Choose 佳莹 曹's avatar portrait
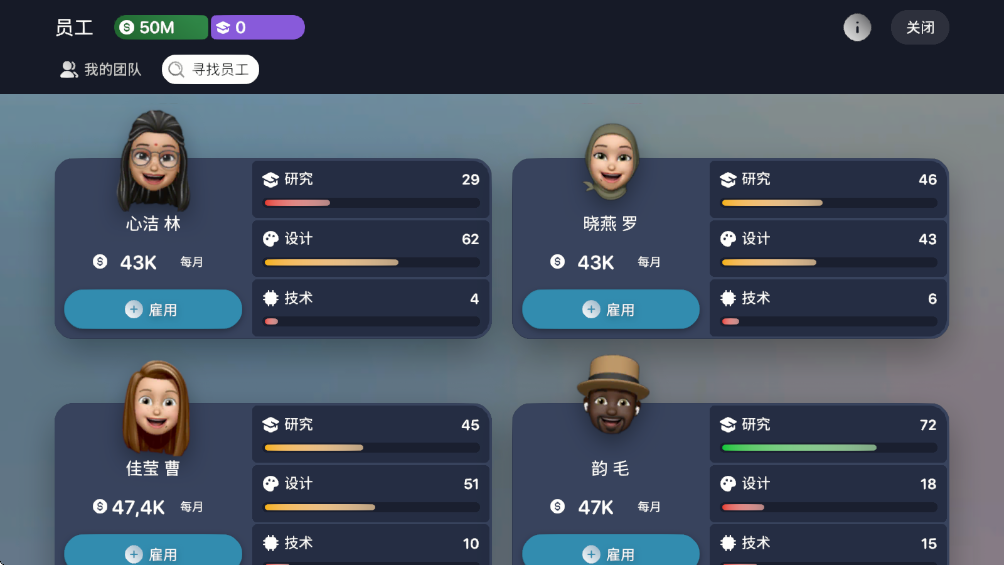Image resolution: width=1004 pixels, height=565 pixels. tap(155, 407)
